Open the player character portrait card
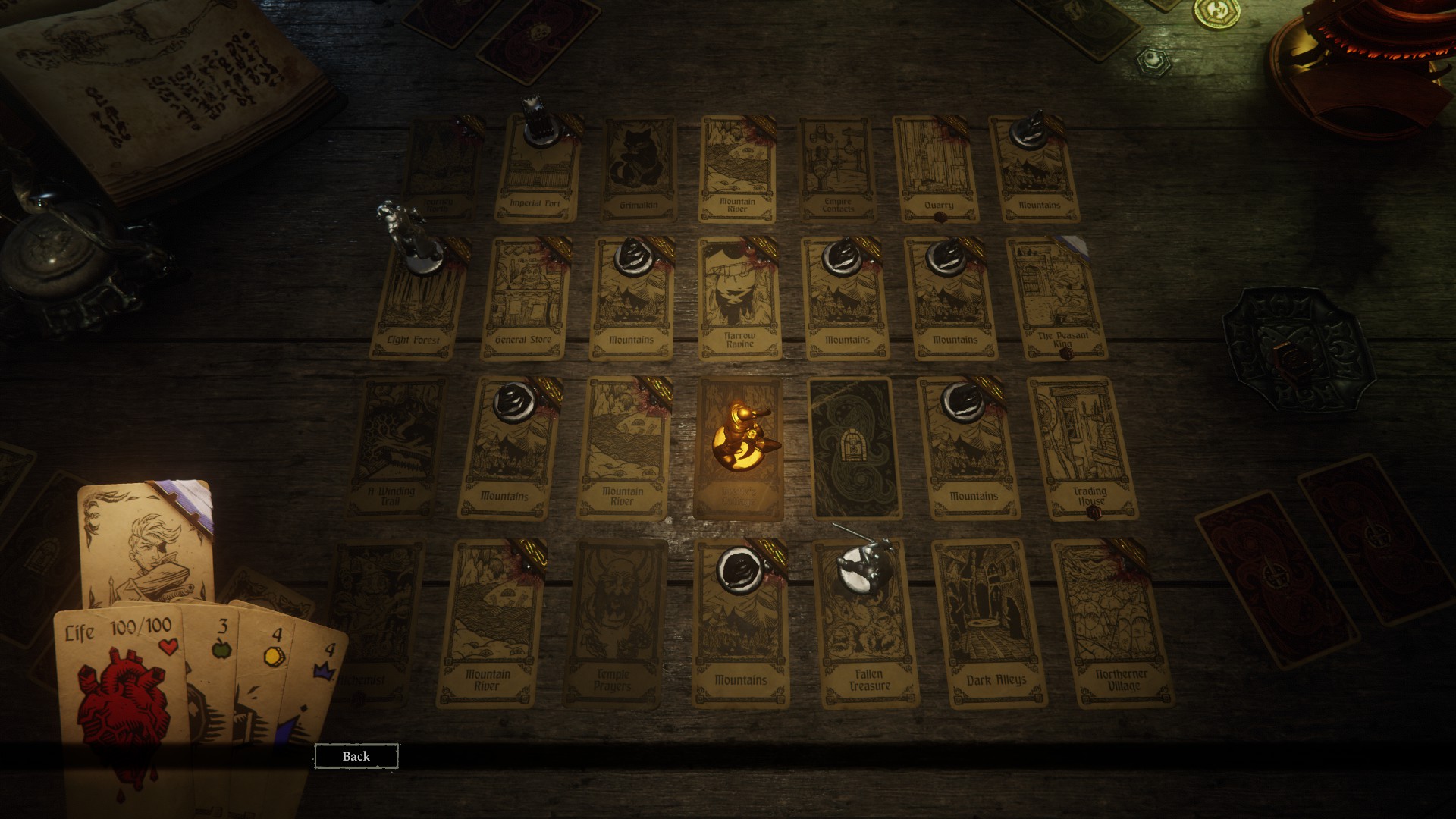Viewport: 1456px width, 819px height. click(144, 542)
